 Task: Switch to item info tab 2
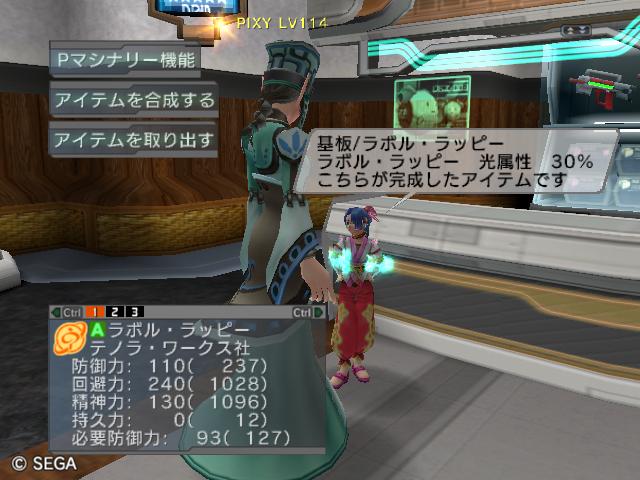[x=118, y=312]
